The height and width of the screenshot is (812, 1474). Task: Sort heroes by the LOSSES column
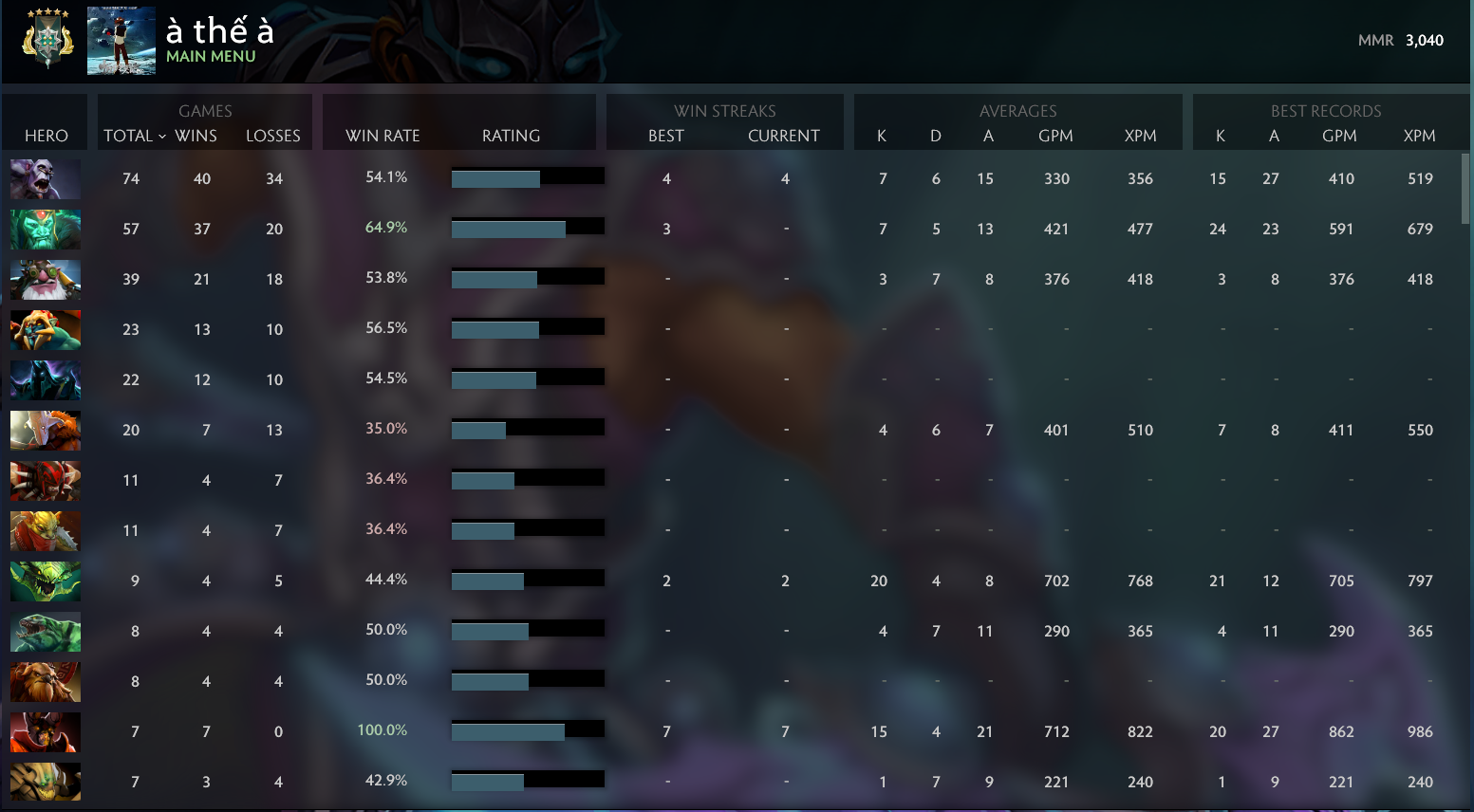(x=273, y=136)
